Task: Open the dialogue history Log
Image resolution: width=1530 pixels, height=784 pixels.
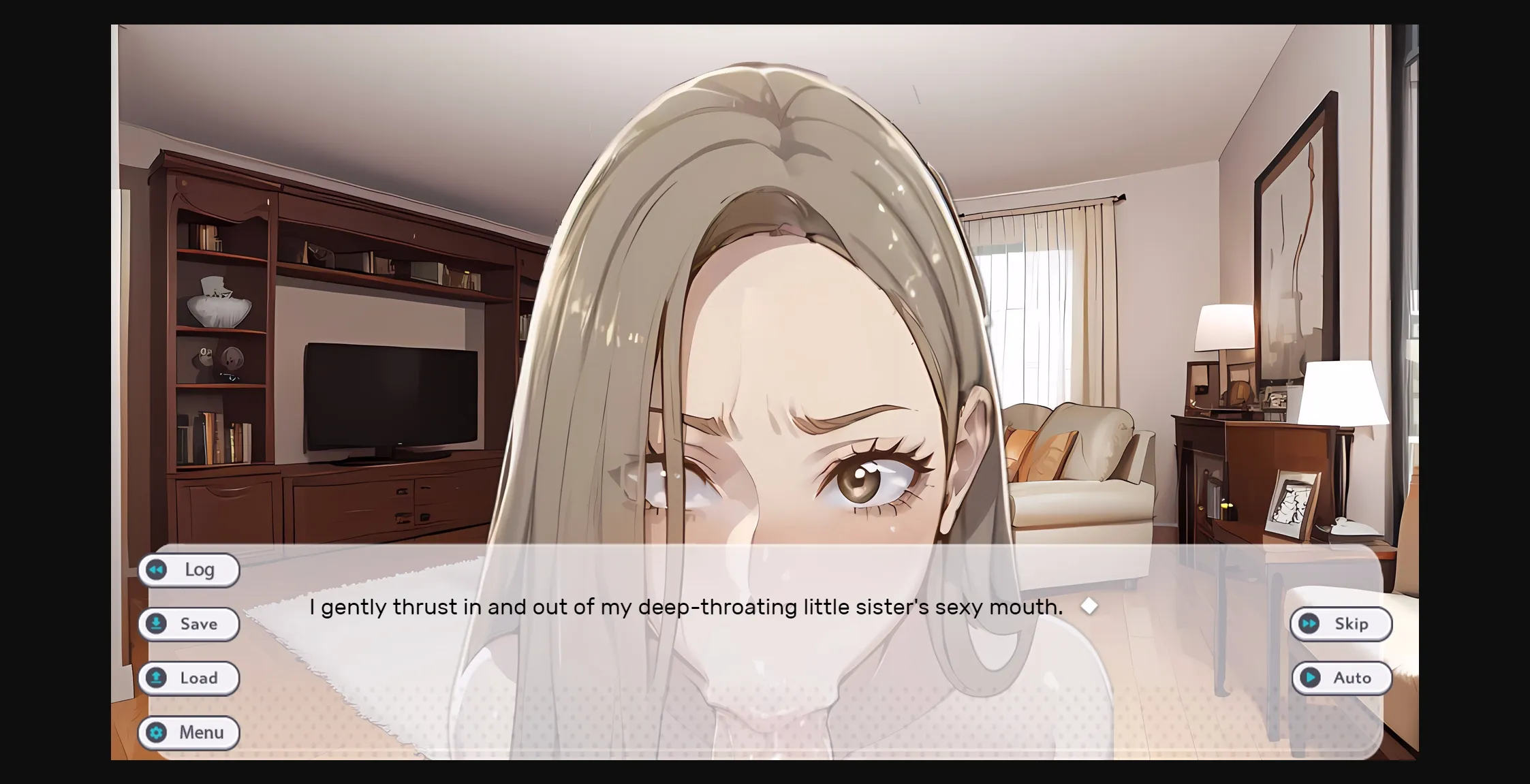Action: (189, 569)
